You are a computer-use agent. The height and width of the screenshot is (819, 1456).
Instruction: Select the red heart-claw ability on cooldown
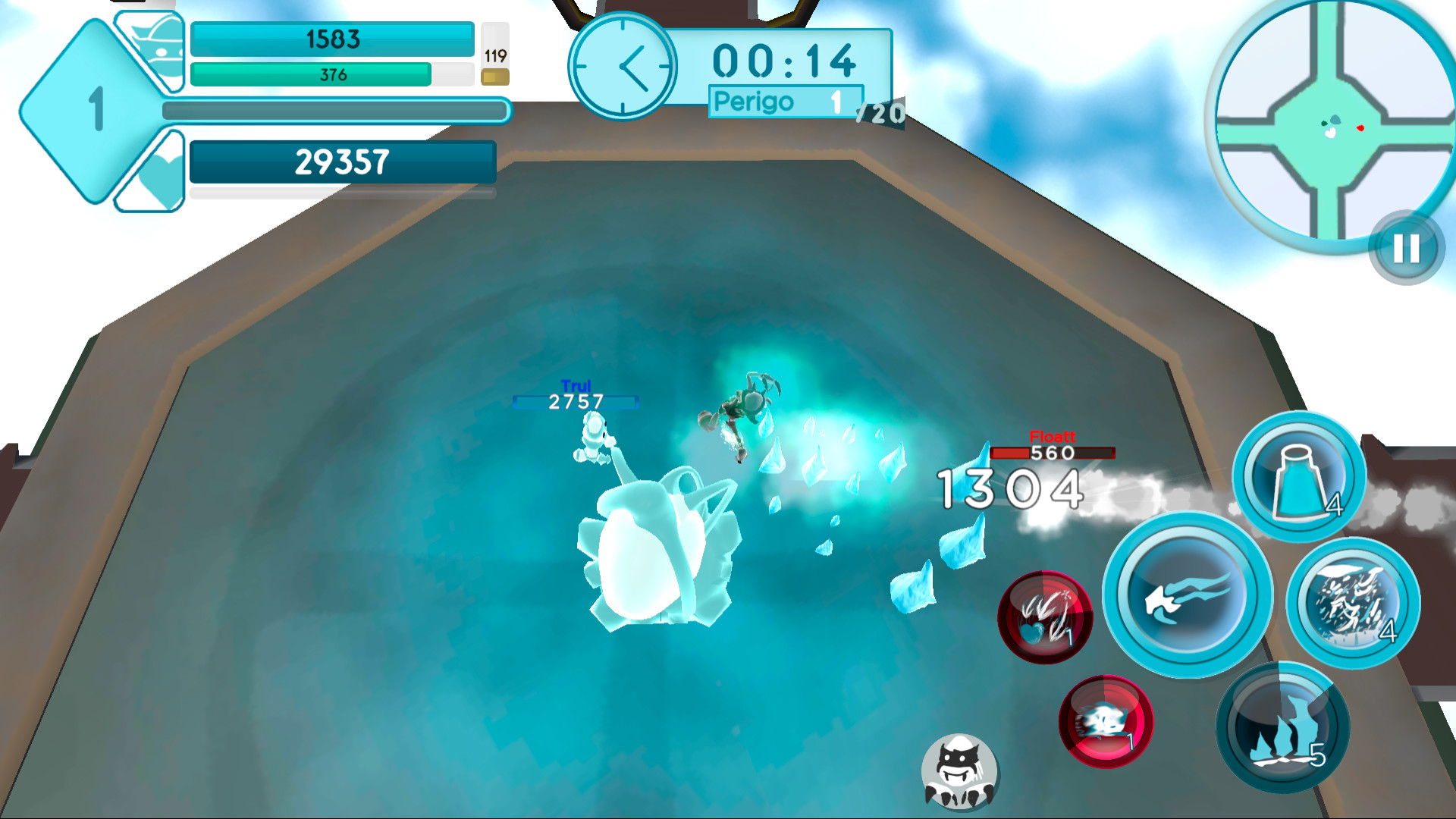click(x=1045, y=617)
